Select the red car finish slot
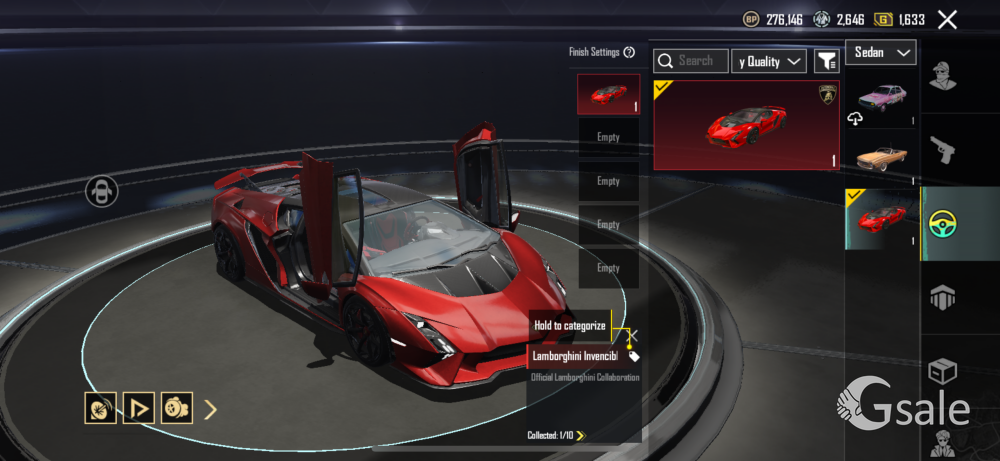Viewport: 1000px width, 461px height. coord(608,94)
